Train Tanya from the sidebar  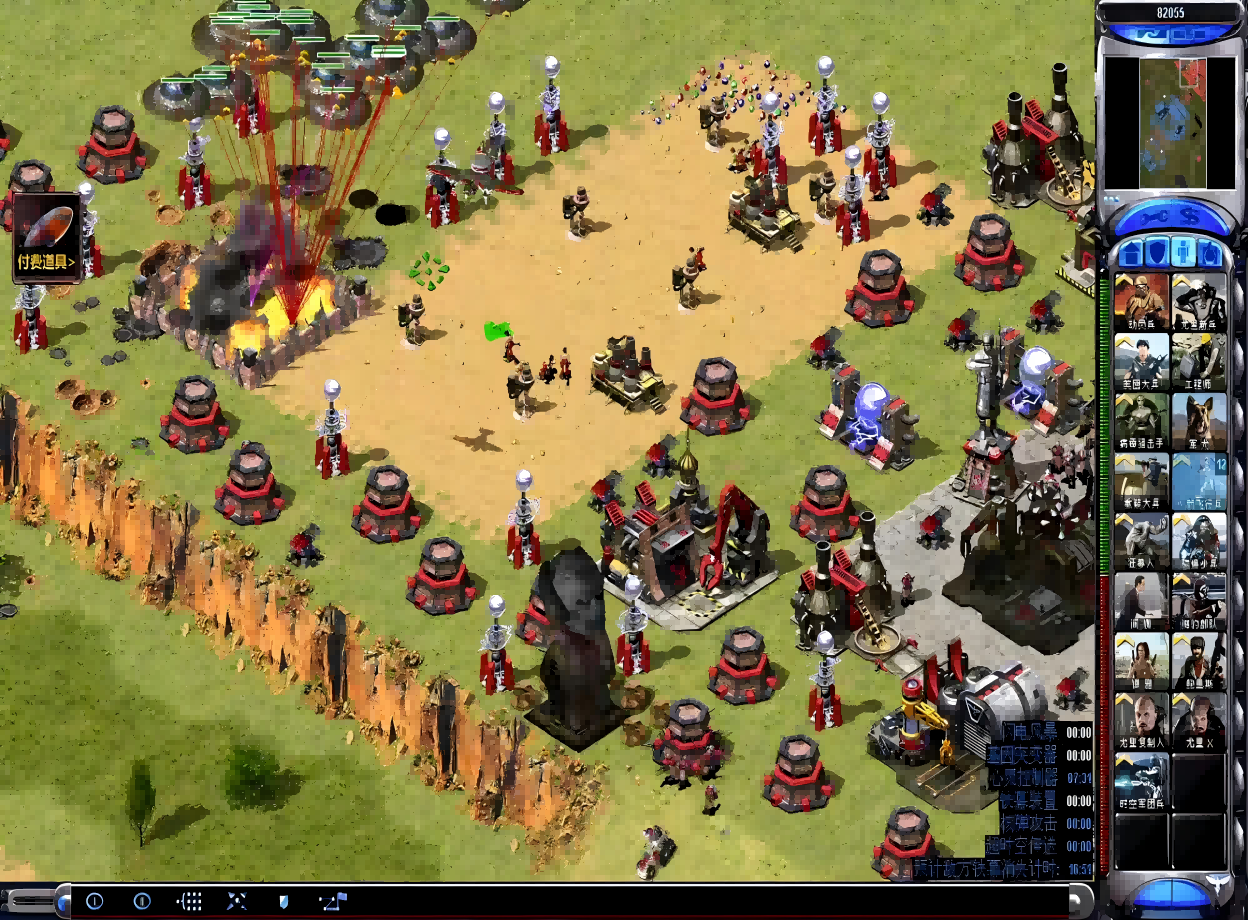(x=1141, y=662)
